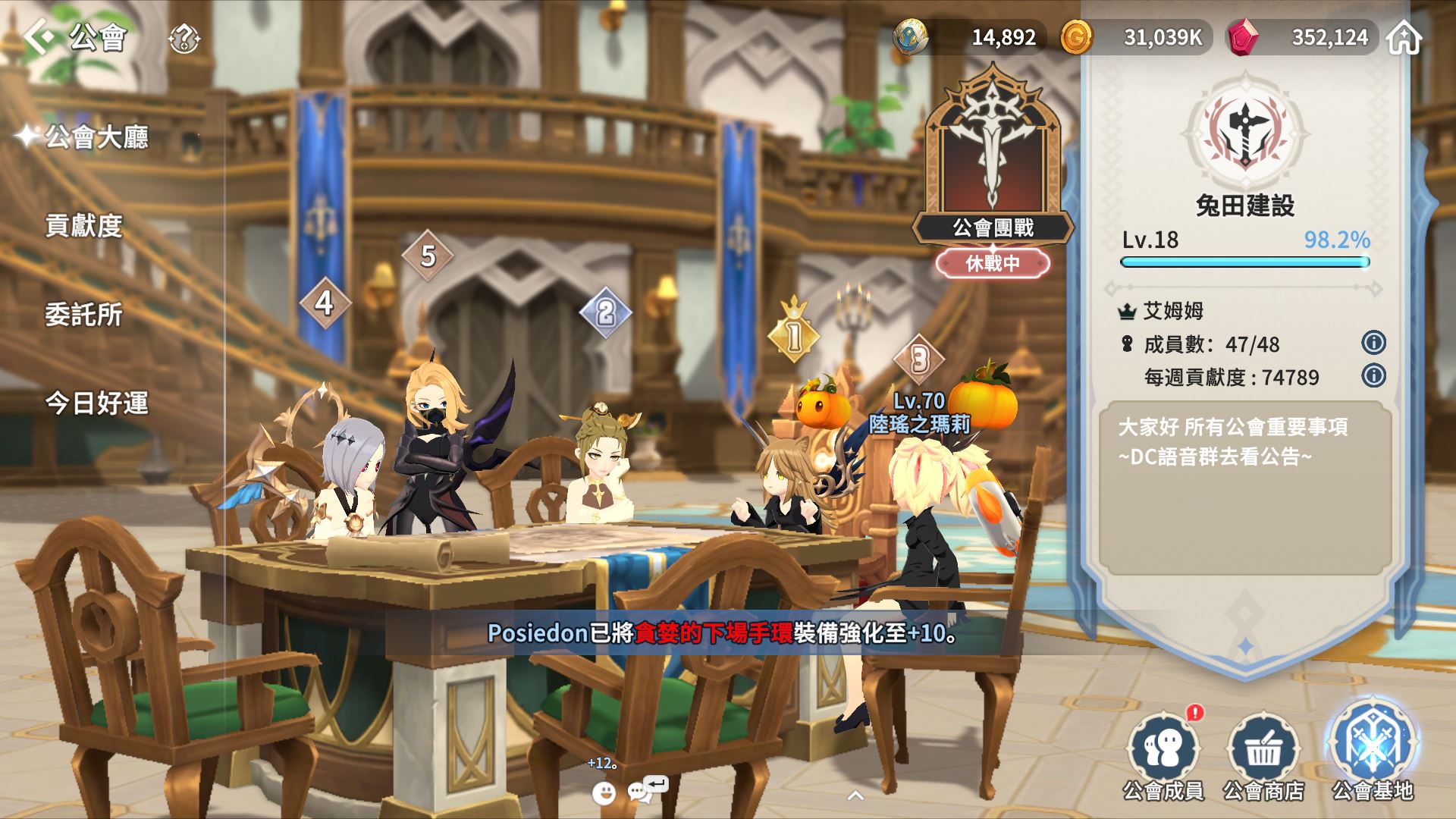The height and width of the screenshot is (819, 1456).
Task: Switch to the 貢獻度 contribution tab
Action: [84, 226]
